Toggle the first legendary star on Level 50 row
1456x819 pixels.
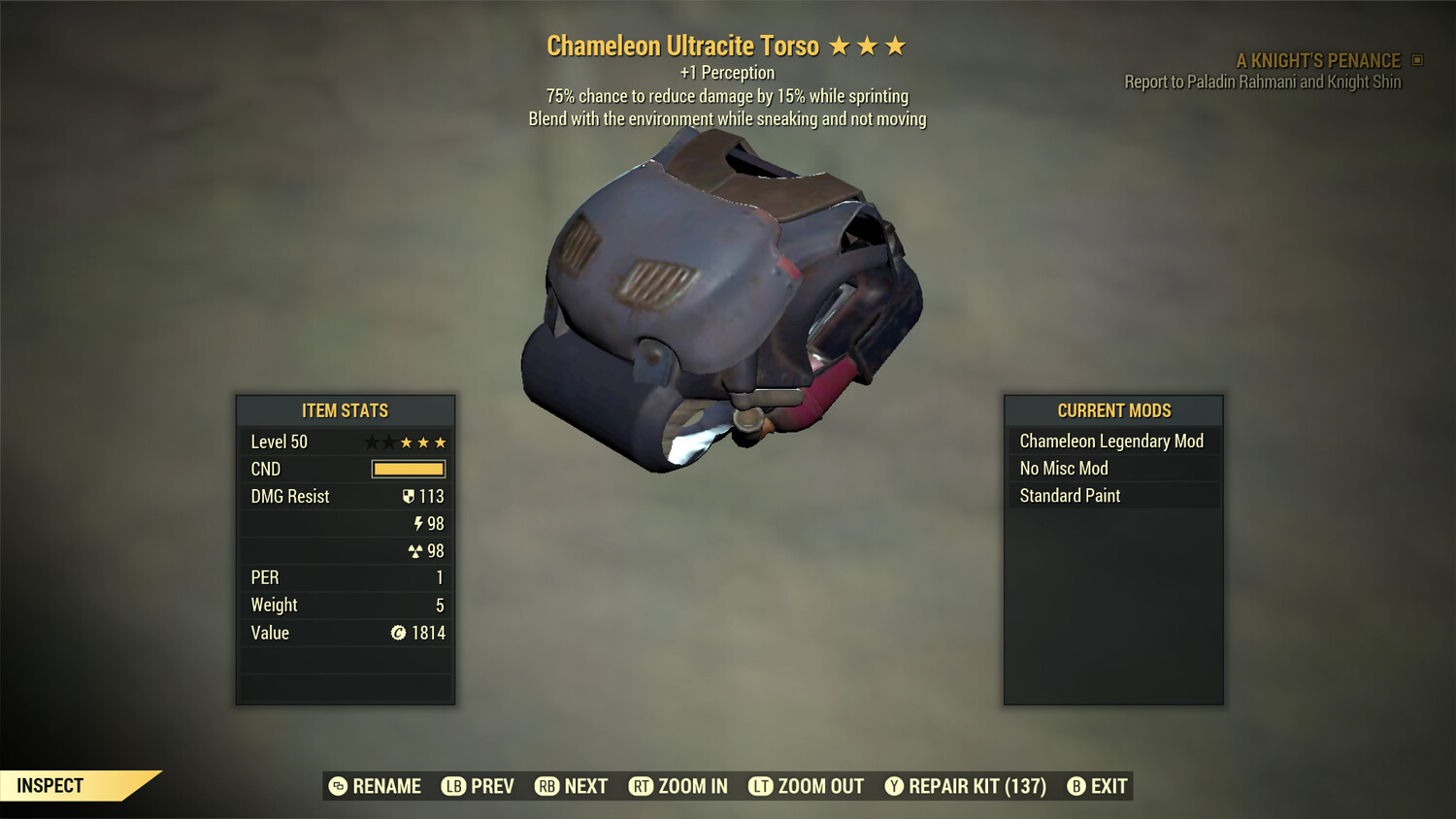[x=371, y=442]
